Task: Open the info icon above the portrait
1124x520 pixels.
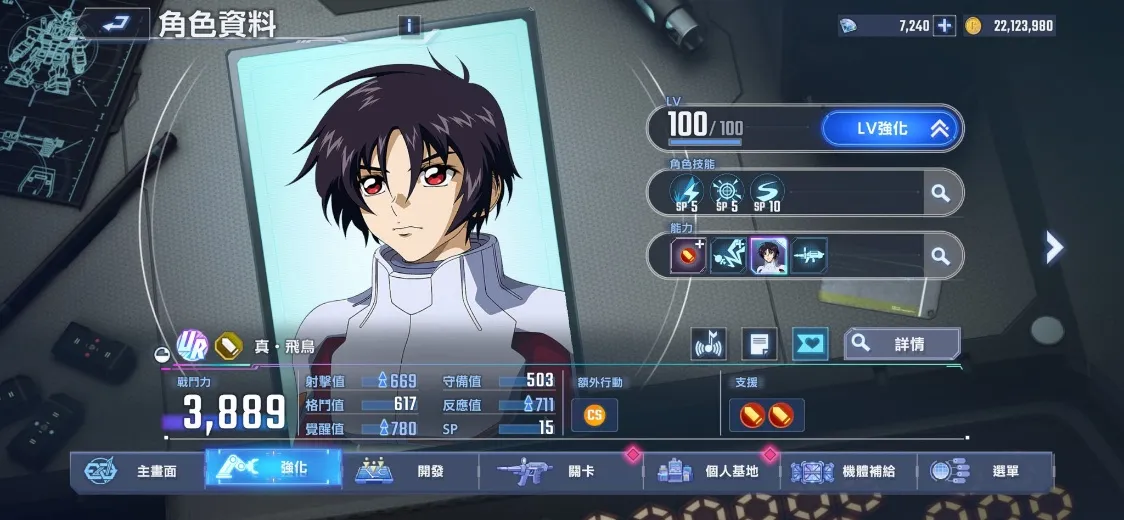Action: tap(409, 26)
